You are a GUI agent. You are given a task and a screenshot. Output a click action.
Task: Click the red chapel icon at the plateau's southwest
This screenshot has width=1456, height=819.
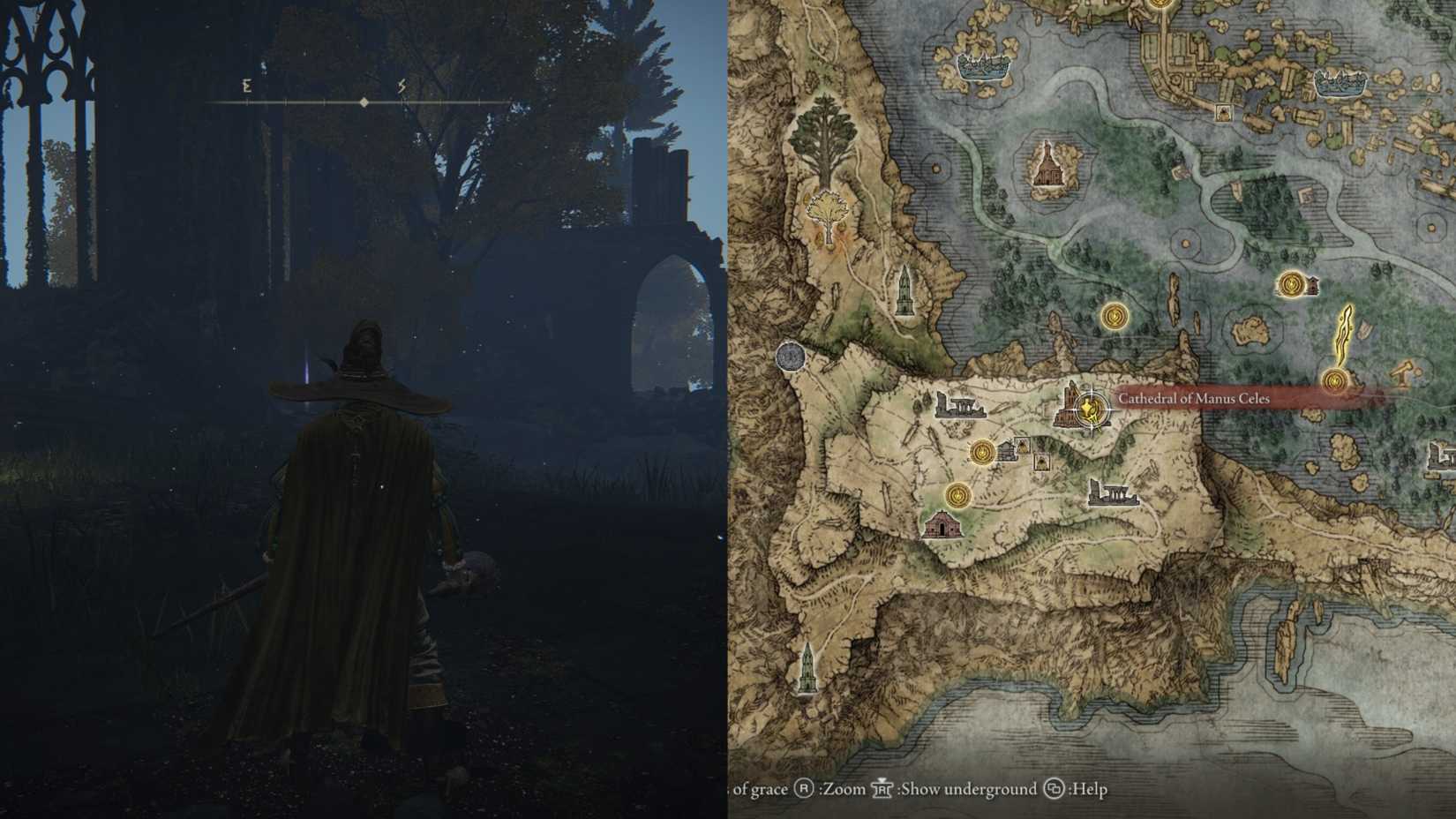pos(943,522)
